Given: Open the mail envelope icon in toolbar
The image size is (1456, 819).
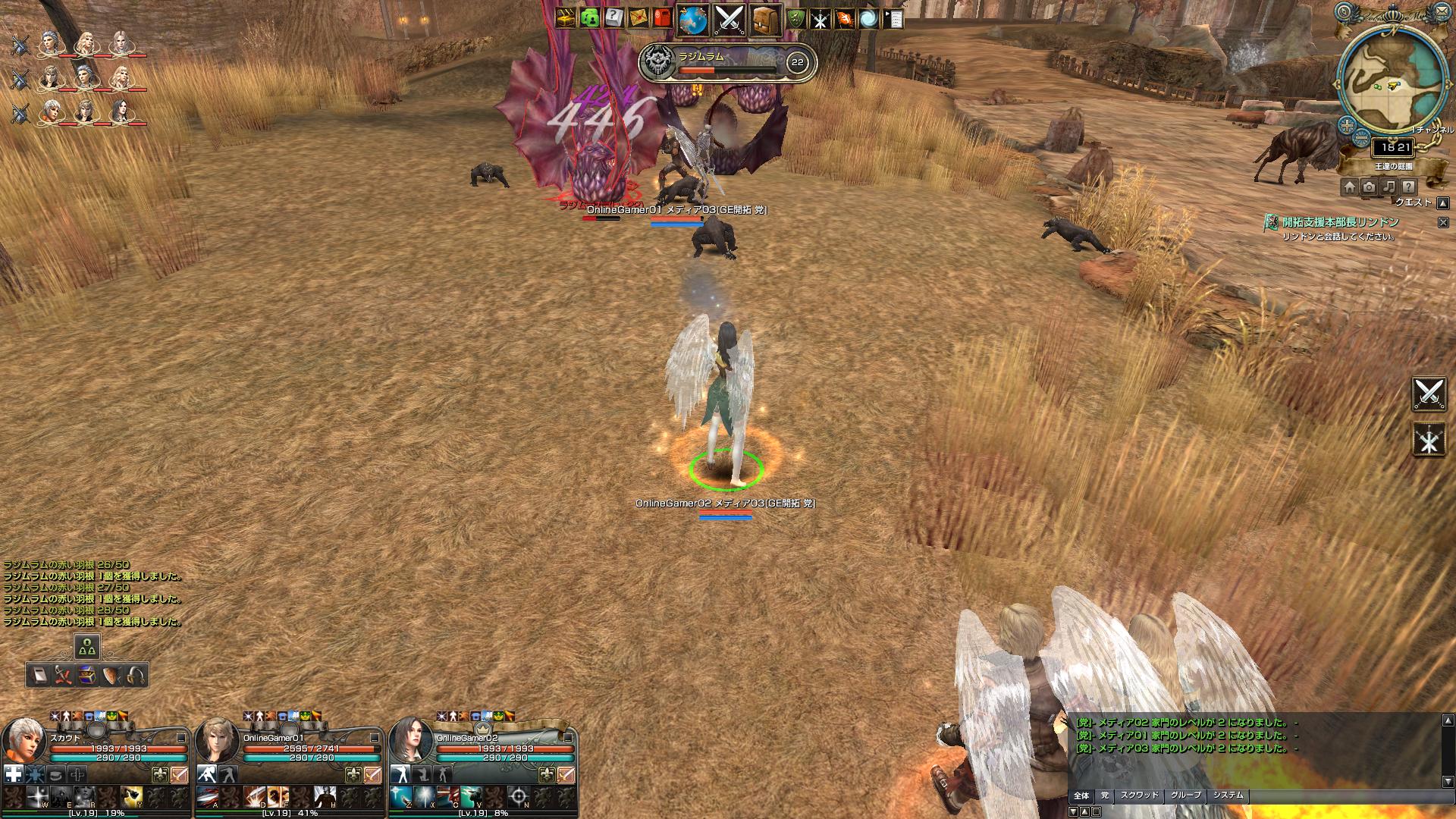Looking at the screenshot, I should pos(638,17).
